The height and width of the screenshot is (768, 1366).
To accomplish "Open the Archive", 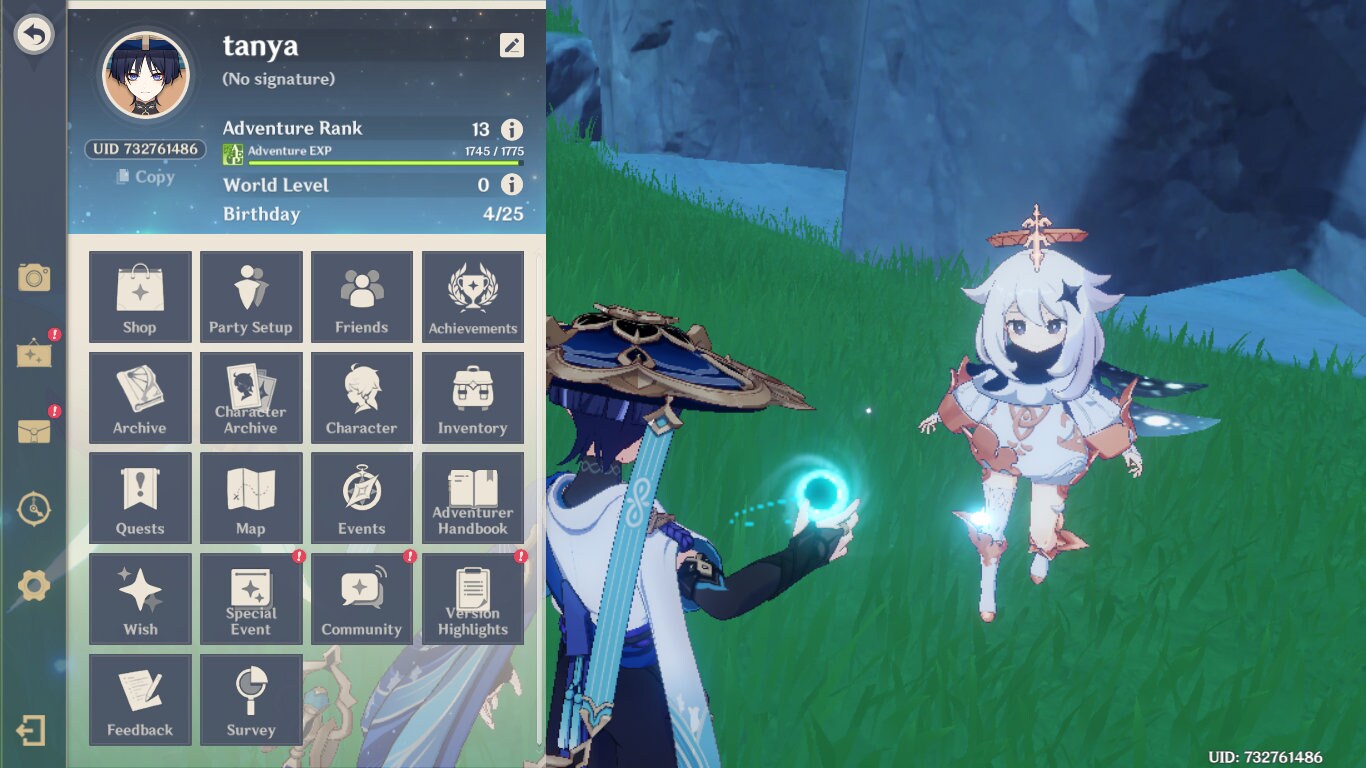I will point(140,397).
